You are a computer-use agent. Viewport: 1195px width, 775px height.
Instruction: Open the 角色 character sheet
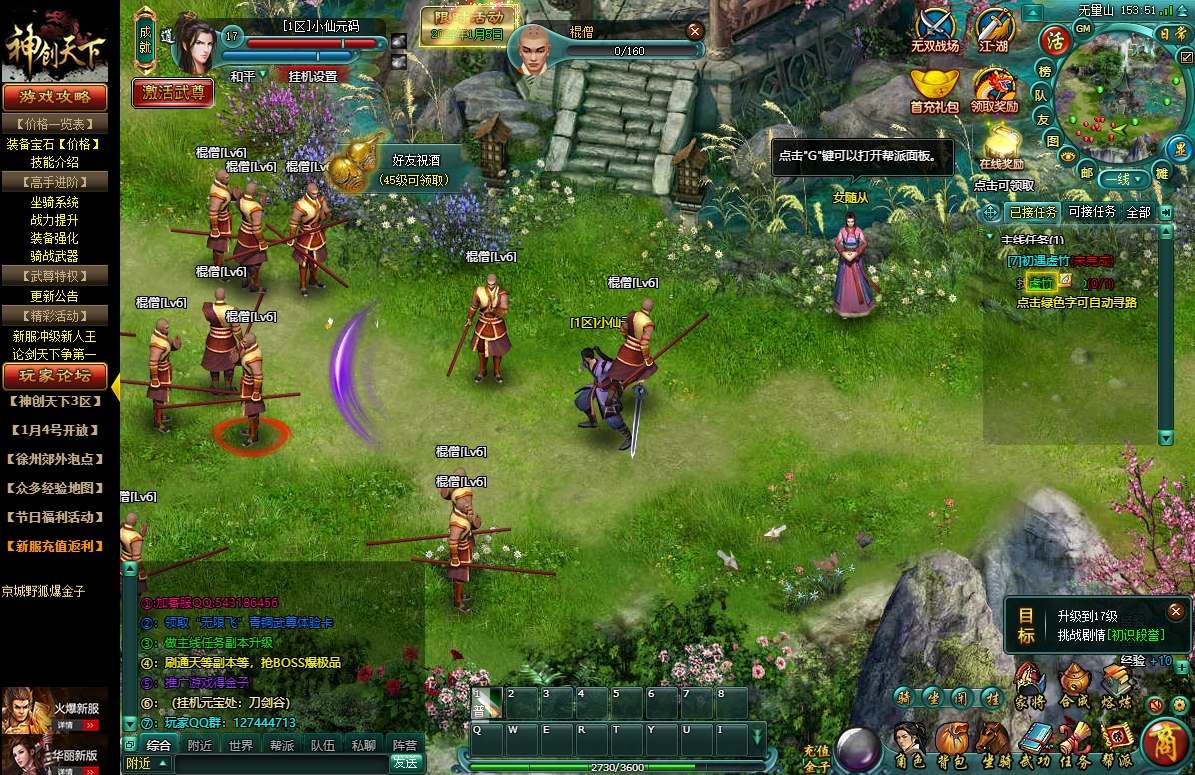909,743
